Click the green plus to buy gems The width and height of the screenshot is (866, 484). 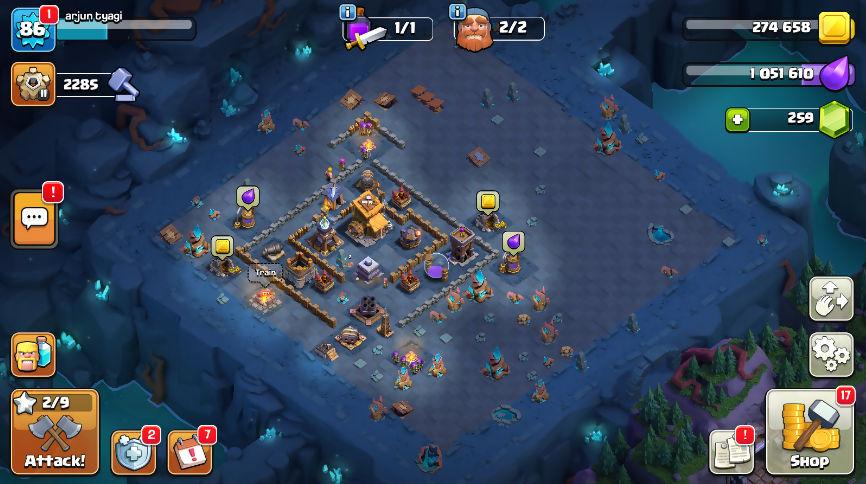click(x=737, y=119)
